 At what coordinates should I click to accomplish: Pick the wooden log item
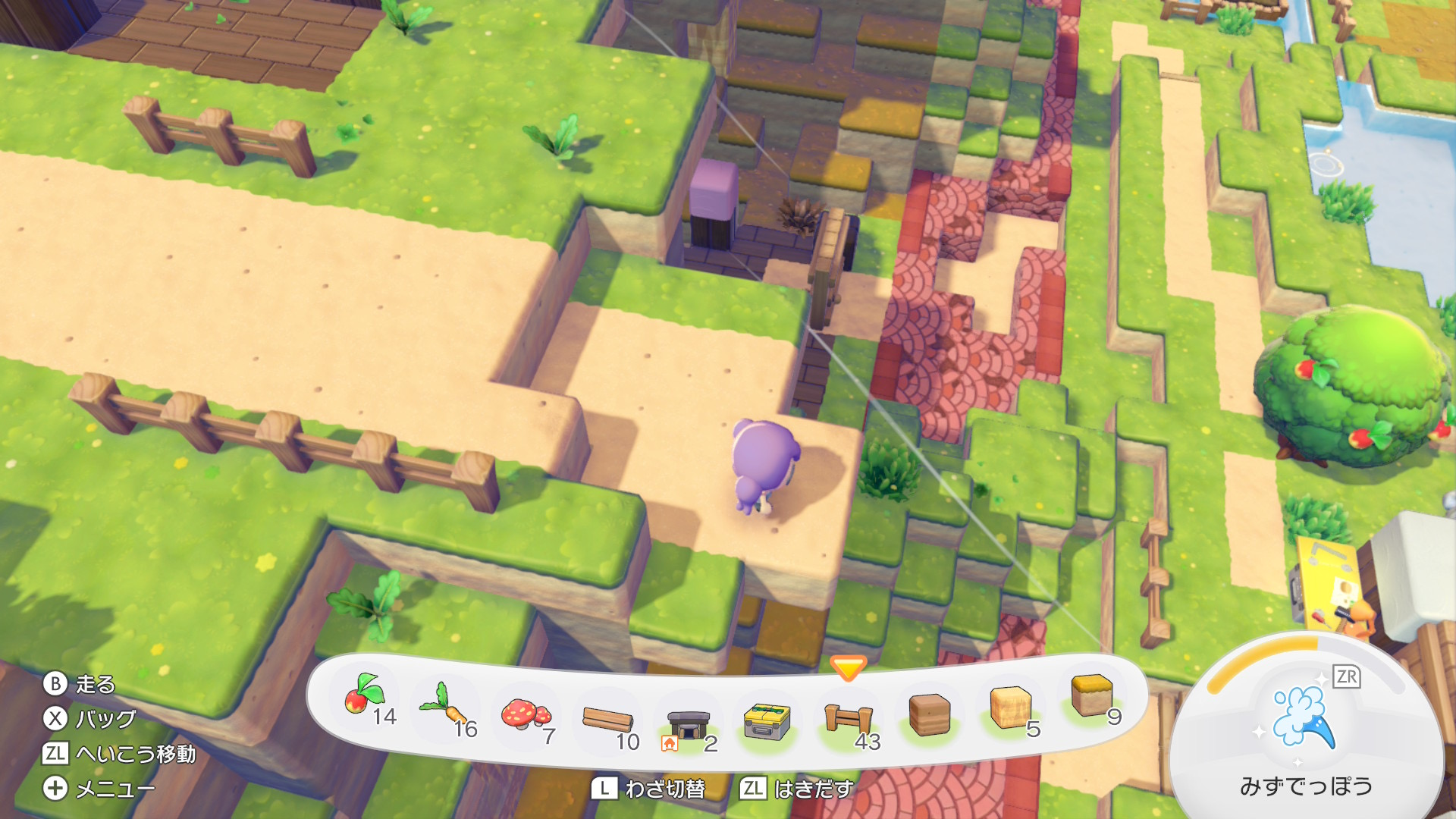[607, 719]
